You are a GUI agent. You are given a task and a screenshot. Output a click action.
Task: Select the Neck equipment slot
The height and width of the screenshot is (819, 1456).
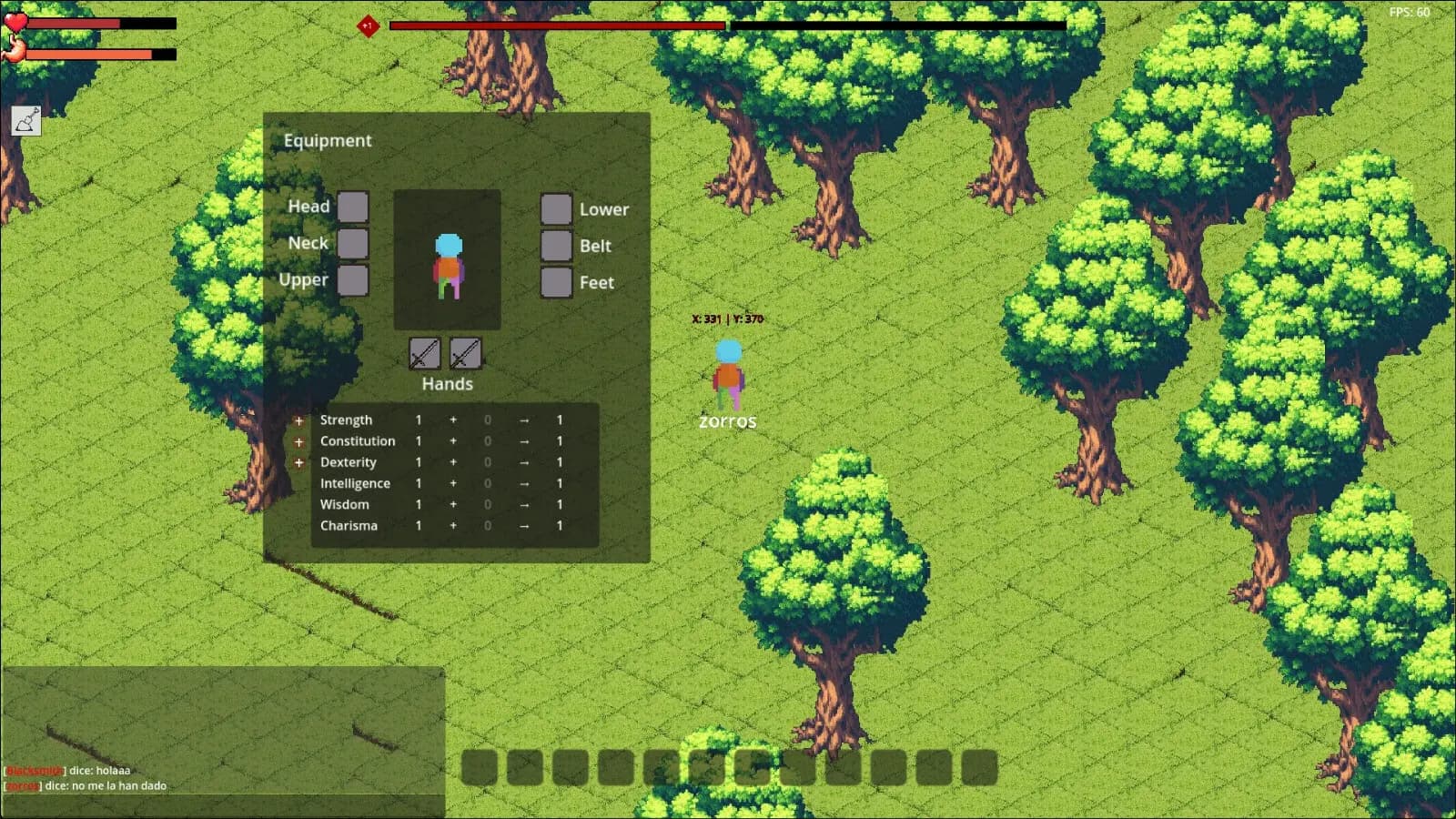click(x=353, y=243)
